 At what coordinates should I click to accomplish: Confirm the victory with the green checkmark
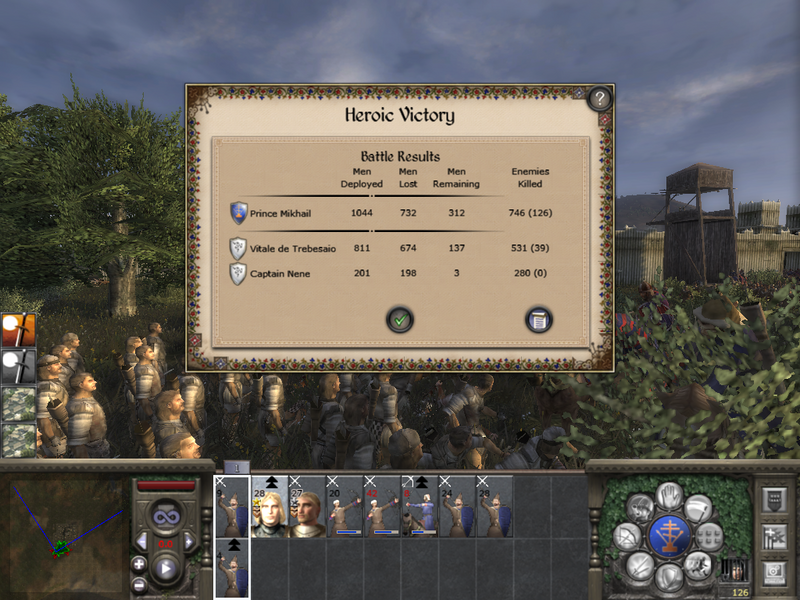point(400,320)
